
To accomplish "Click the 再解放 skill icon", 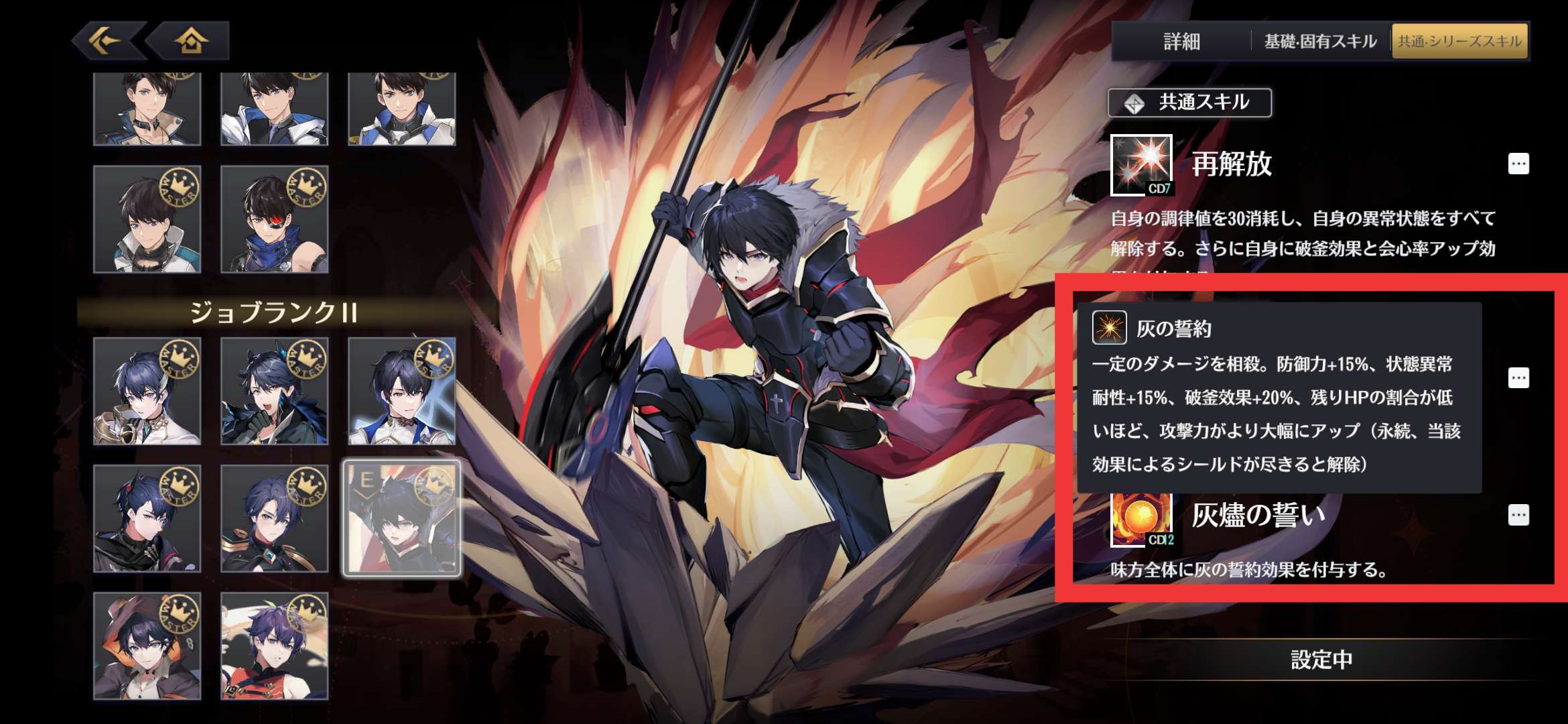I will point(1141,165).
